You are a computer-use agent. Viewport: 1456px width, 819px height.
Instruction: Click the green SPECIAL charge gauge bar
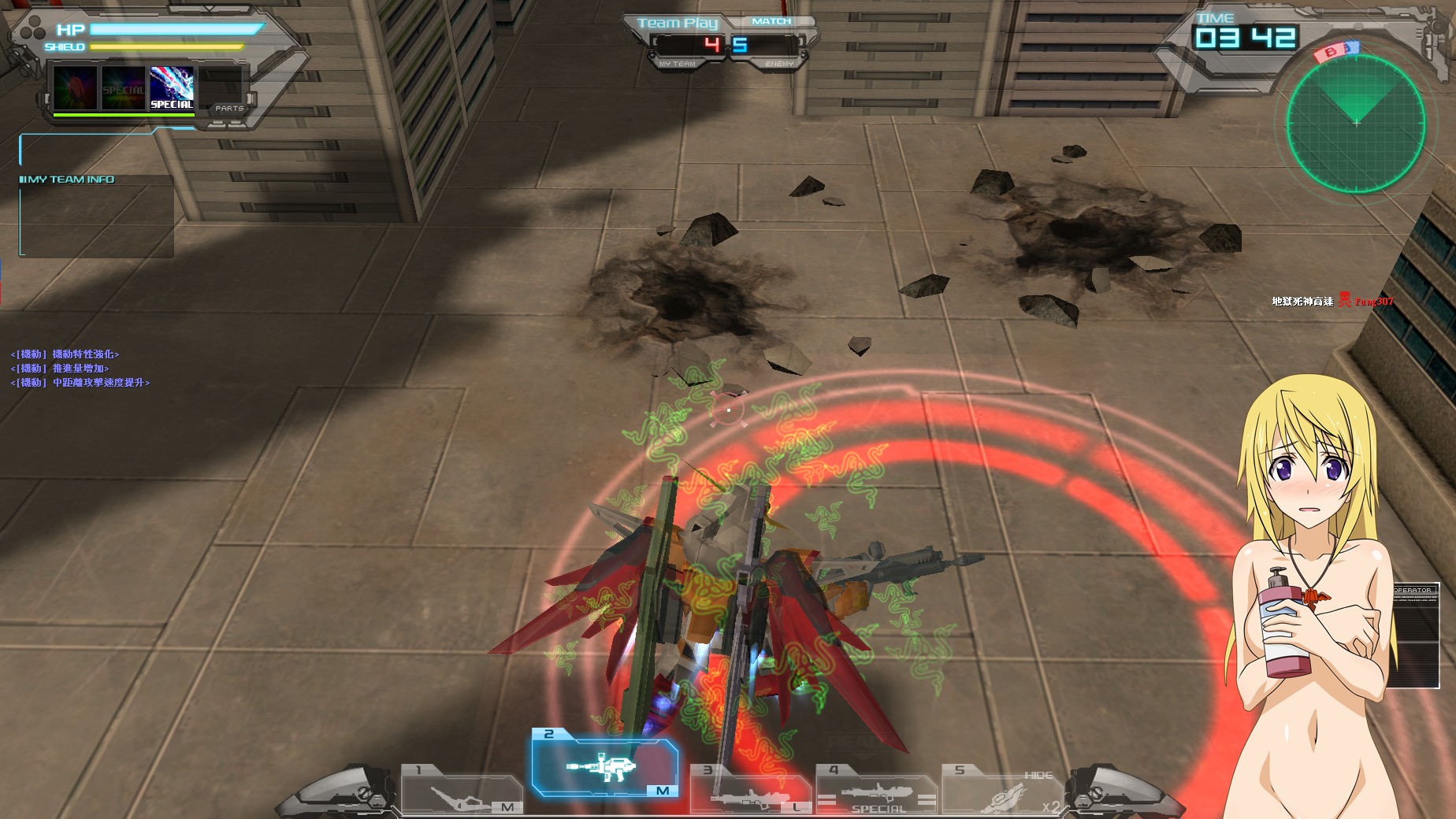coord(124,115)
